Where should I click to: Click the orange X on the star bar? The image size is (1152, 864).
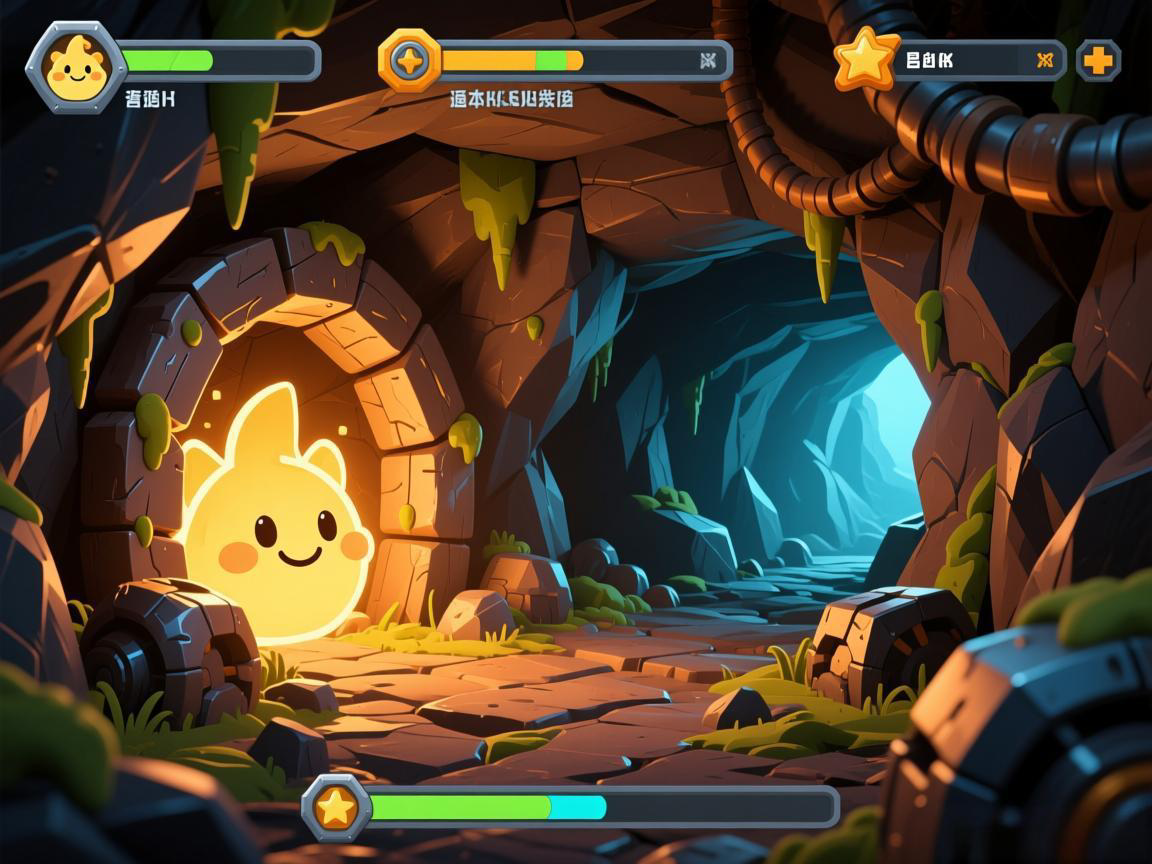click(x=1045, y=60)
